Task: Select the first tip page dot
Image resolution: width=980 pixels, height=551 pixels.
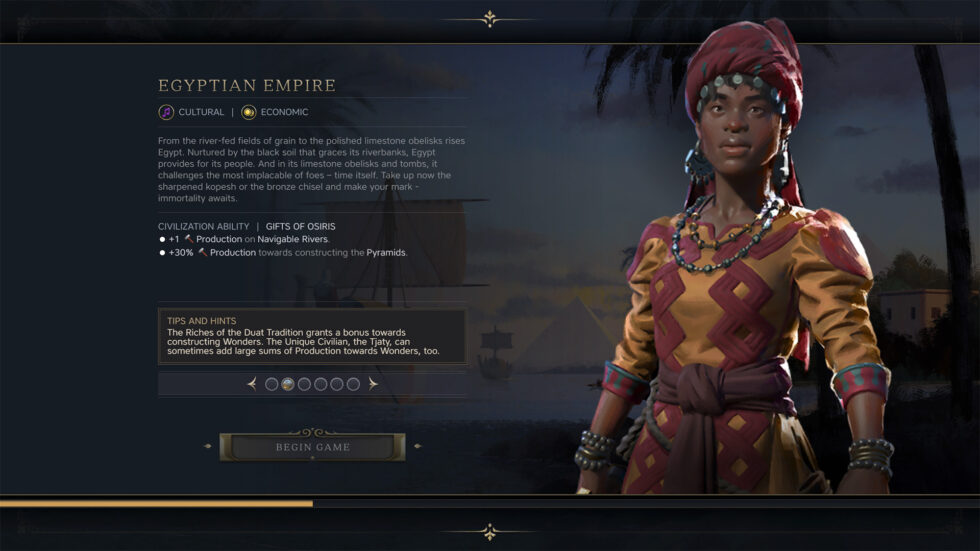Action: point(272,384)
